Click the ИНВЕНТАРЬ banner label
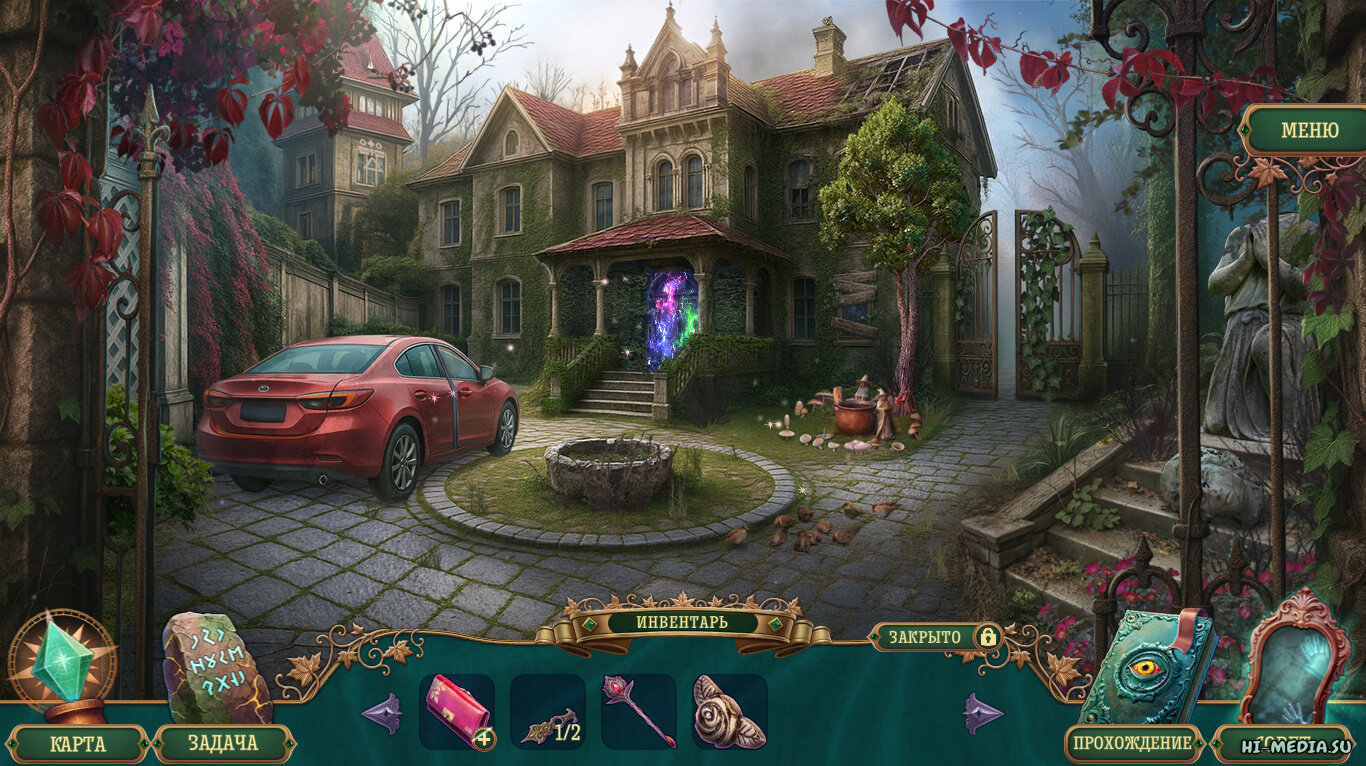Image resolution: width=1366 pixels, height=766 pixels. coord(682,622)
